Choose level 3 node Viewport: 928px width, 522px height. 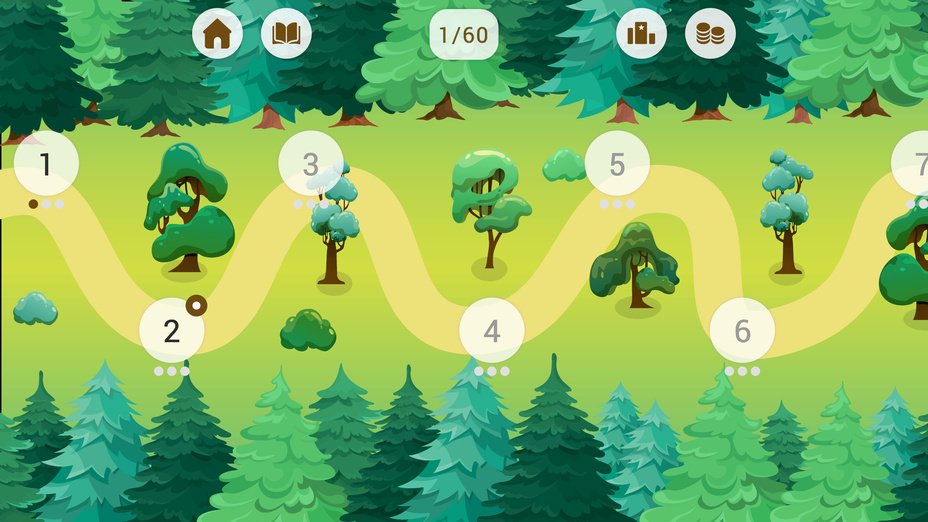310,163
